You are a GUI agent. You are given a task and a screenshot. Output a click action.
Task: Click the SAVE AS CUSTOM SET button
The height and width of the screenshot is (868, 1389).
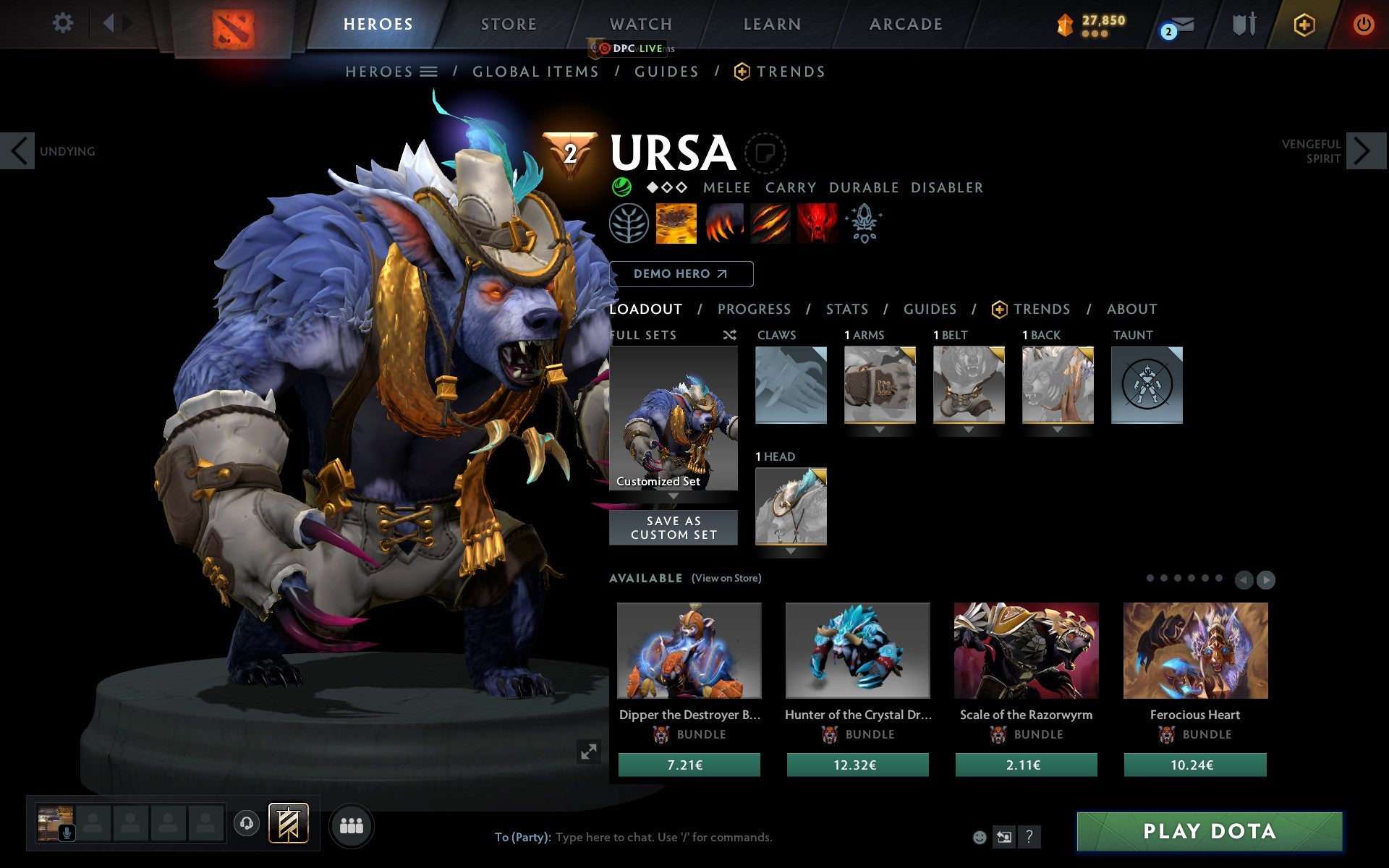pos(674,527)
